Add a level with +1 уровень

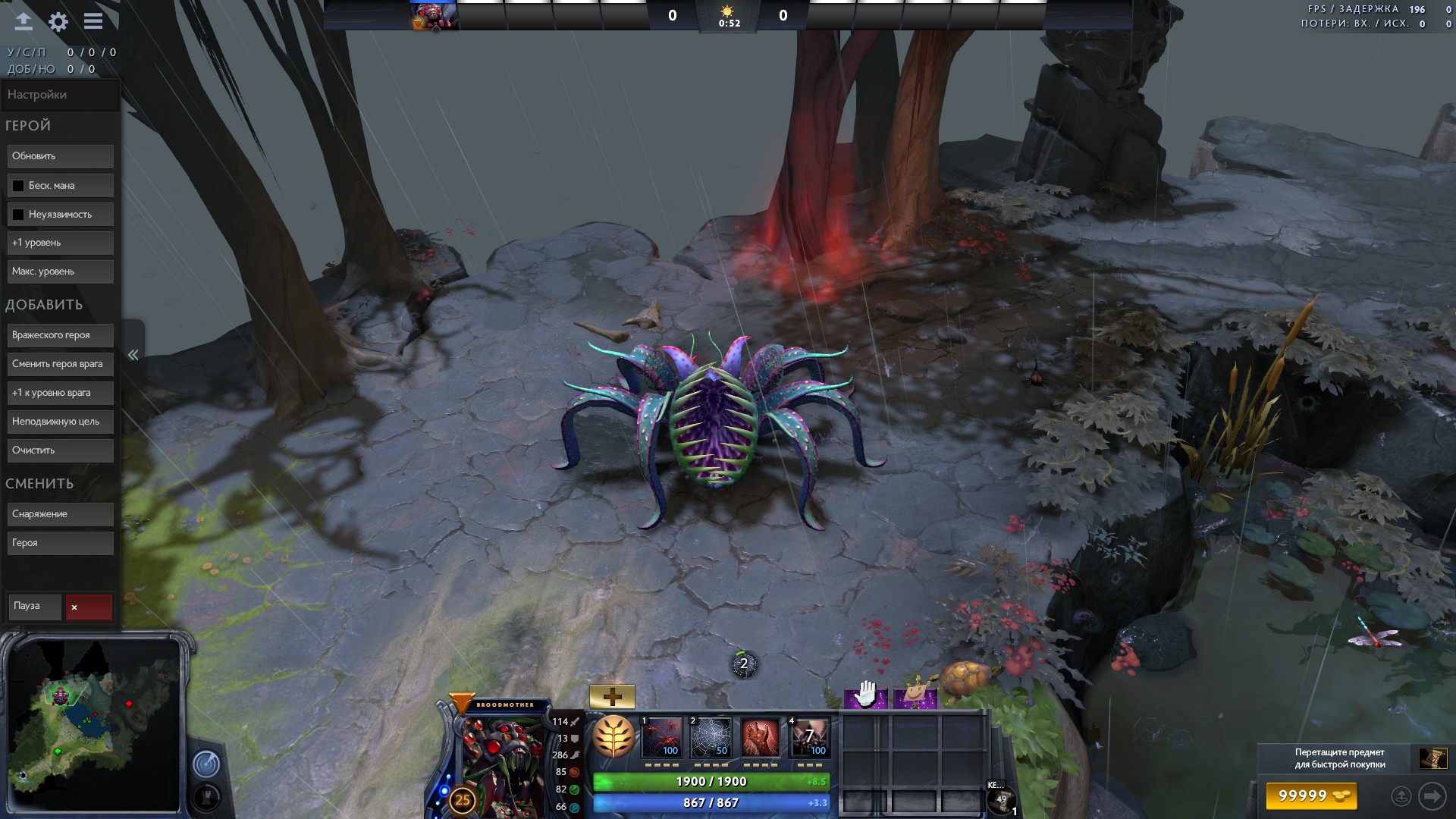click(x=61, y=243)
